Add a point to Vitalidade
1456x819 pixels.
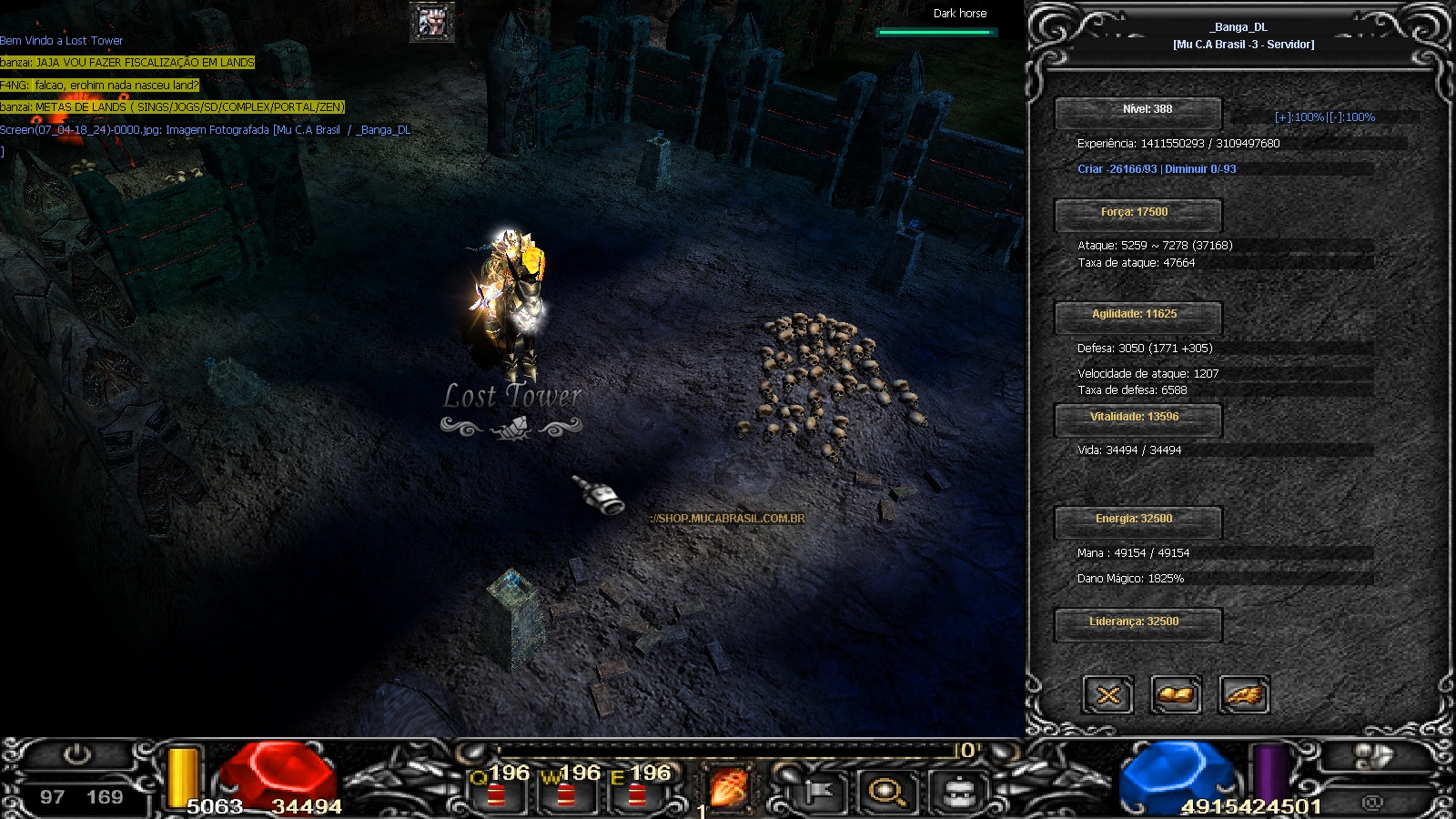click(x=1137, y=419)
